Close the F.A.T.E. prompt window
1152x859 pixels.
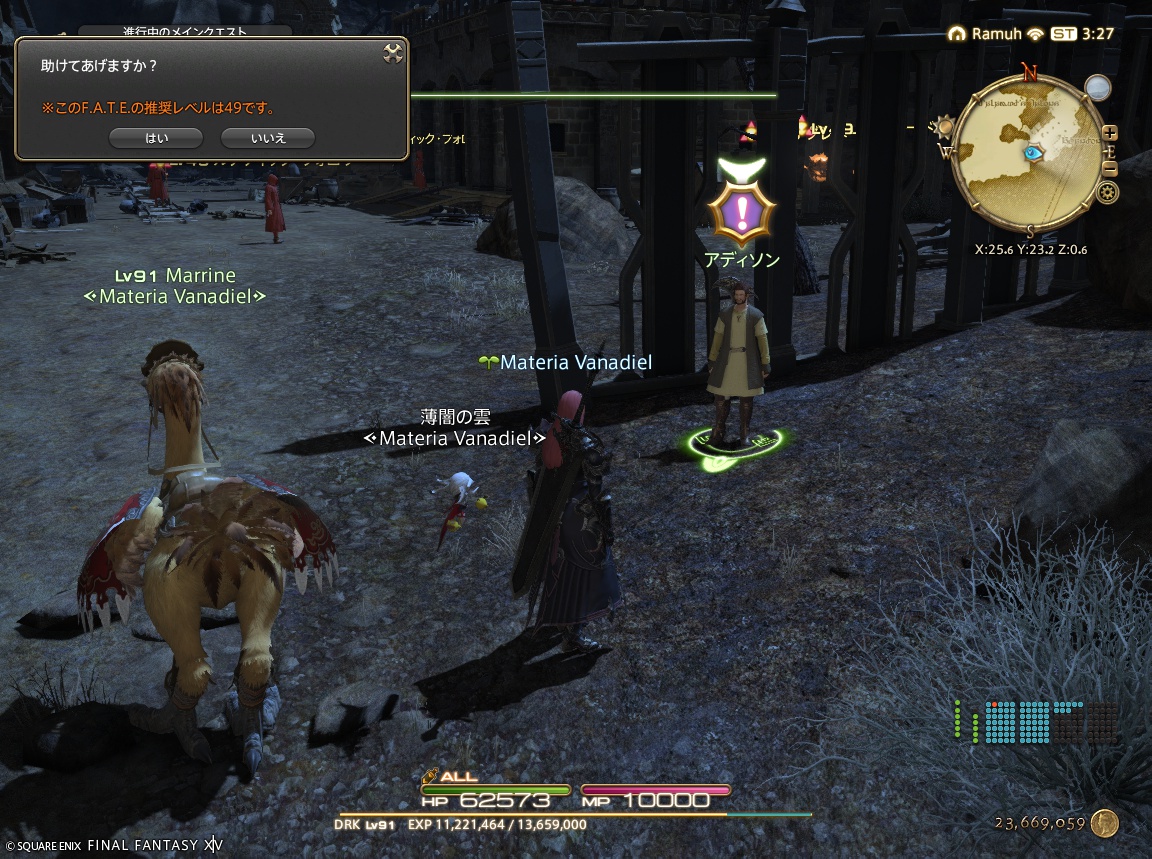(x=393, y=53)
